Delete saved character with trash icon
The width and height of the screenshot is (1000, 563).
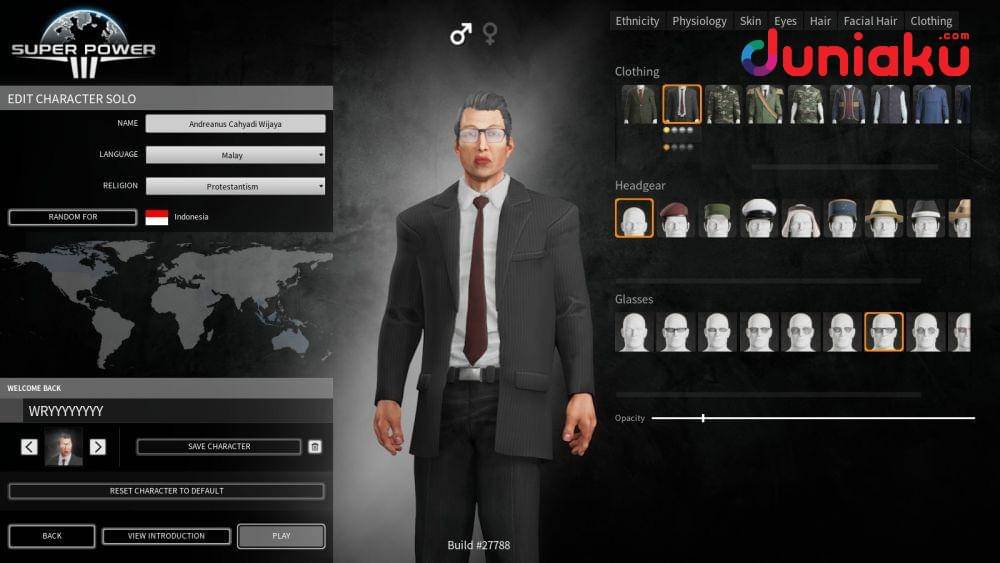tap(315, 447)
